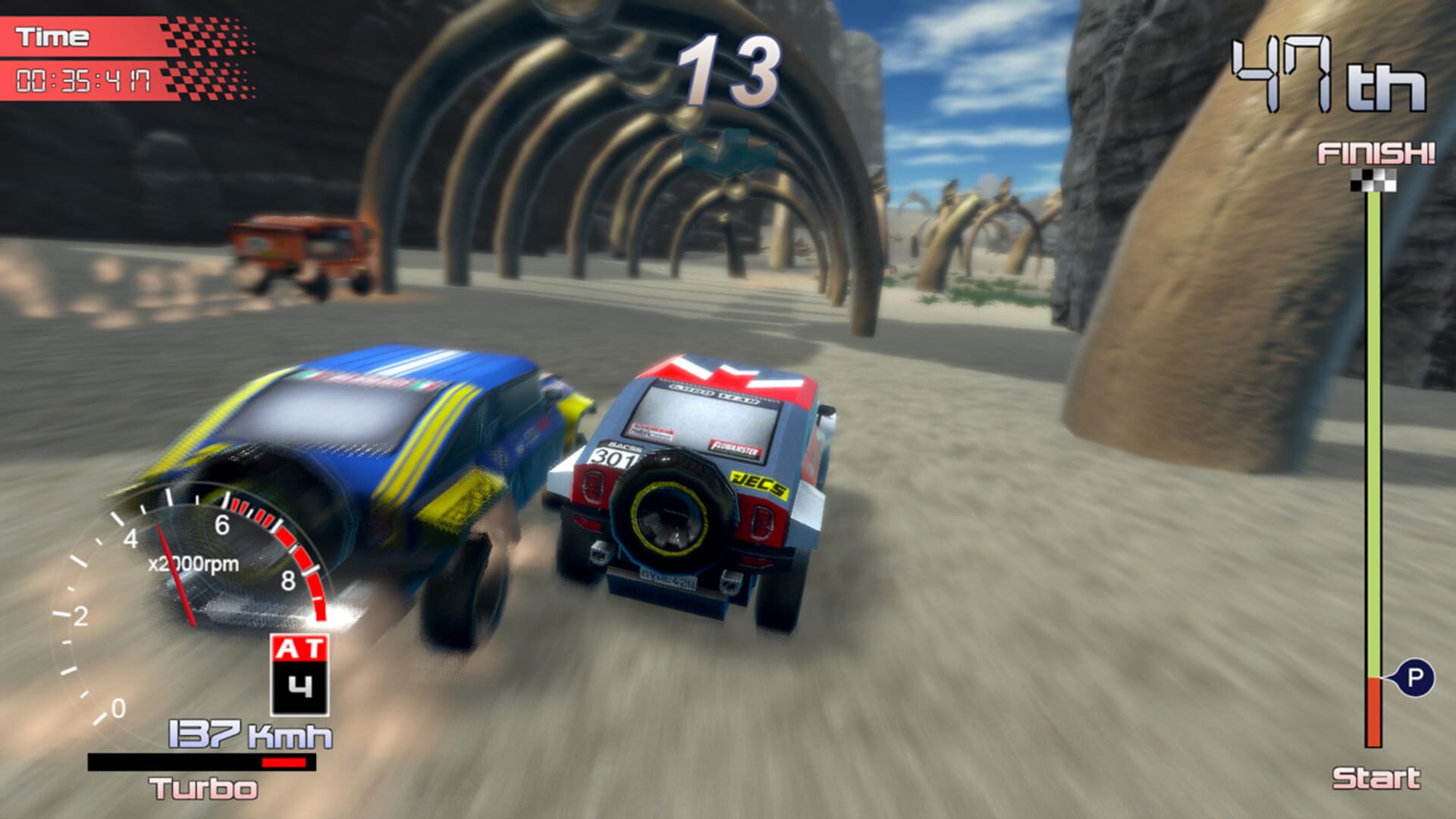Click the track progress slider bar

tap(1375, 455)
